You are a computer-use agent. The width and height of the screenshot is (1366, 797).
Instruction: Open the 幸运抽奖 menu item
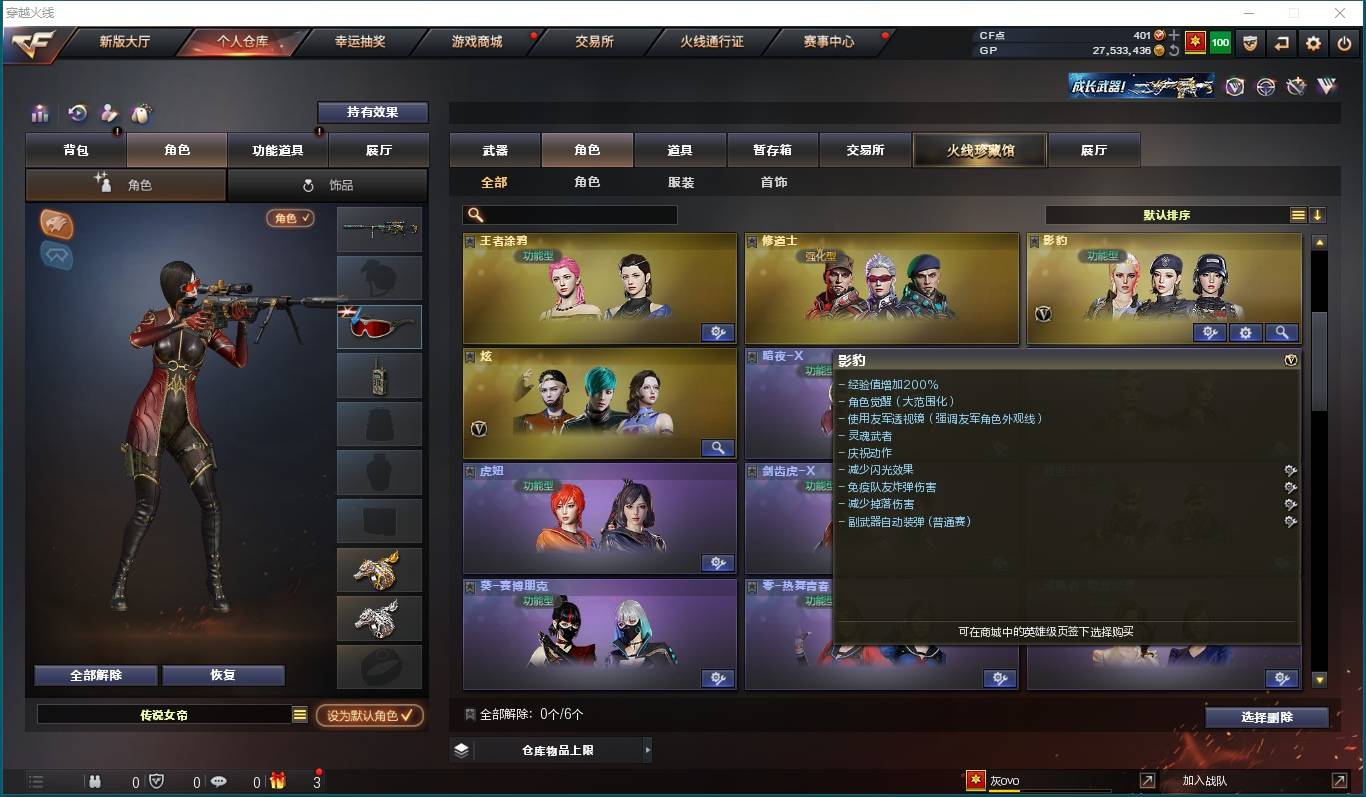point(360,42)
